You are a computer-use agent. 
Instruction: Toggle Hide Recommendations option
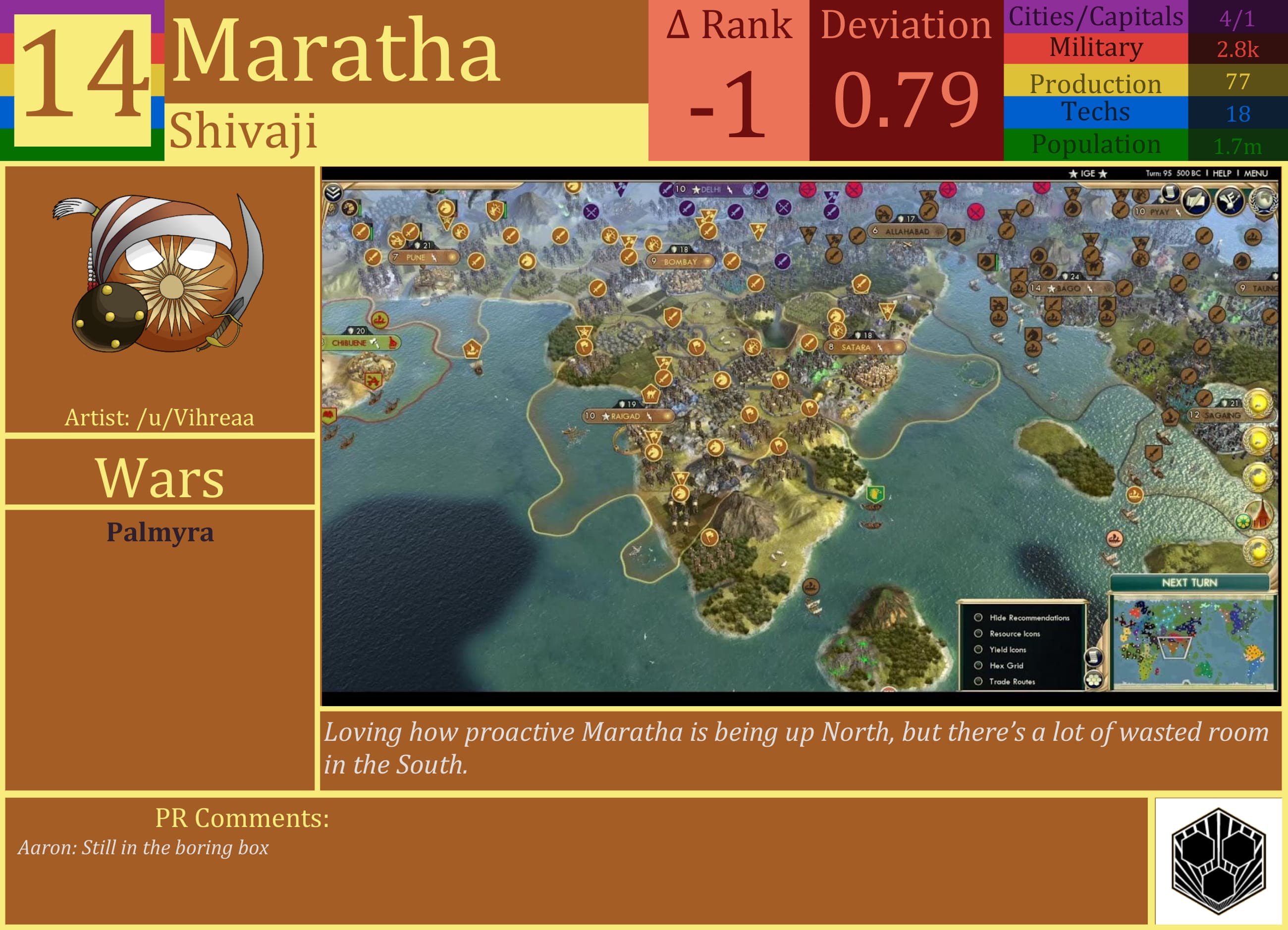click(978, 618)
